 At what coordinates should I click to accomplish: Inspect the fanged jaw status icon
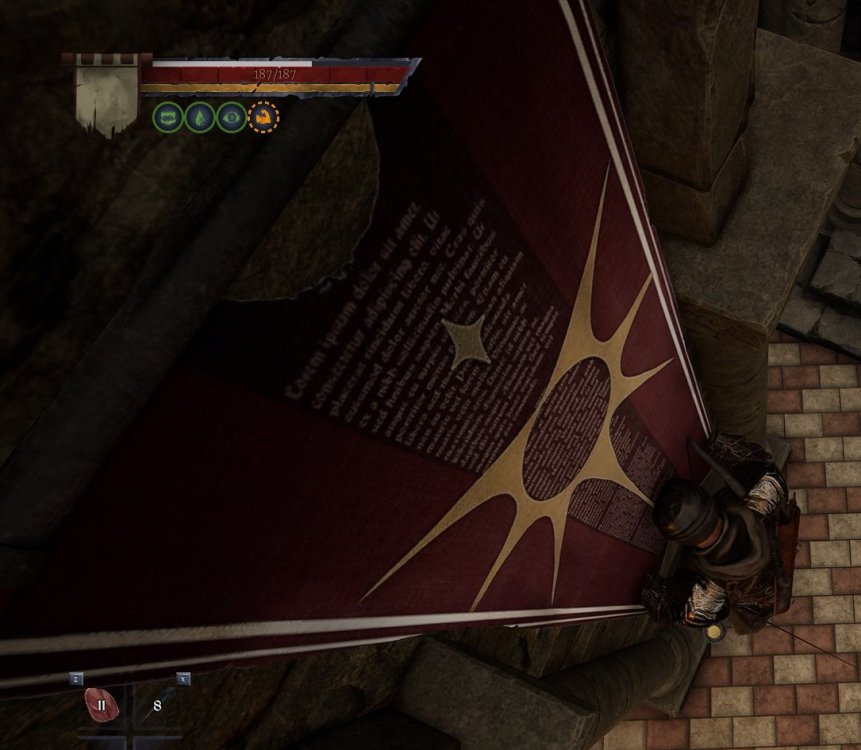168,117
